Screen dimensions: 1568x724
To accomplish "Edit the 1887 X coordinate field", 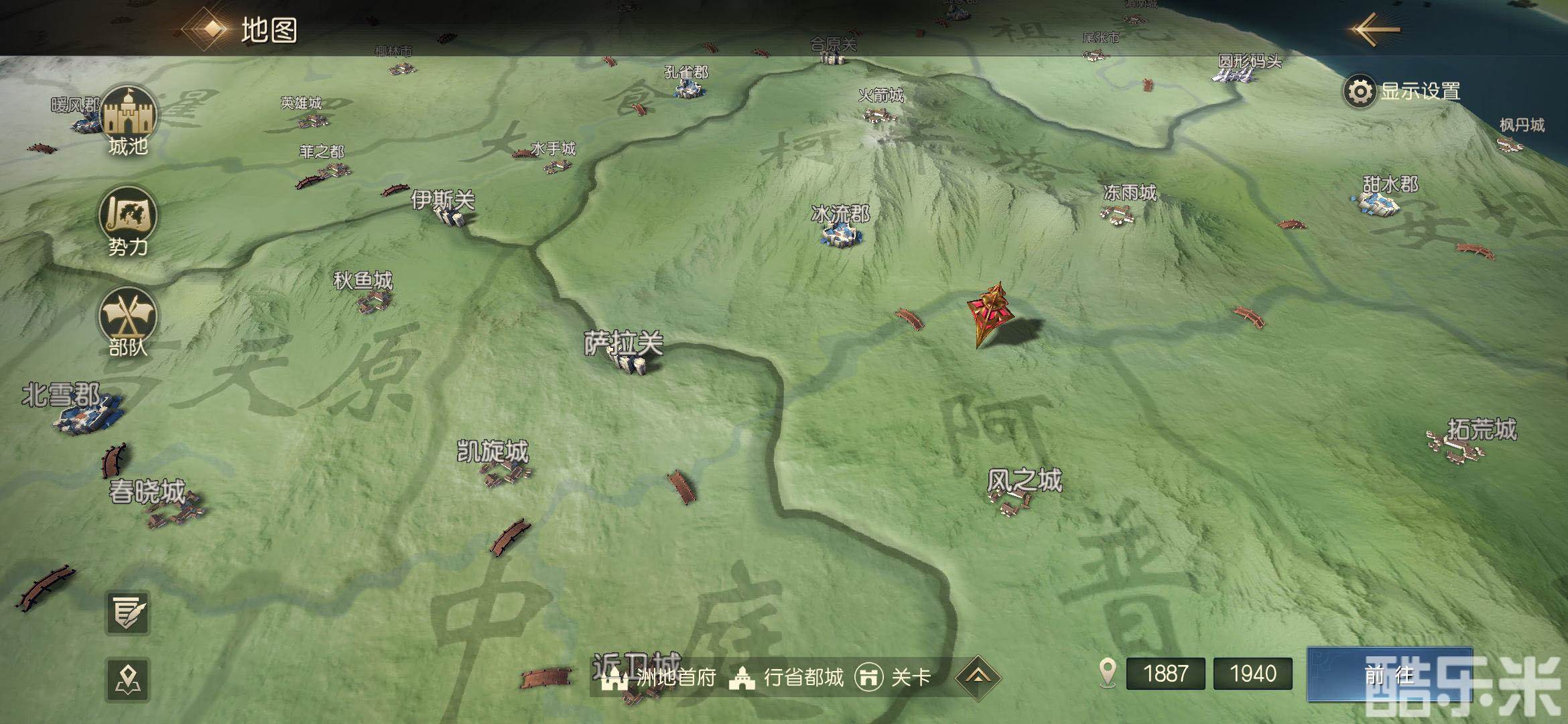I will (1165, 673).
